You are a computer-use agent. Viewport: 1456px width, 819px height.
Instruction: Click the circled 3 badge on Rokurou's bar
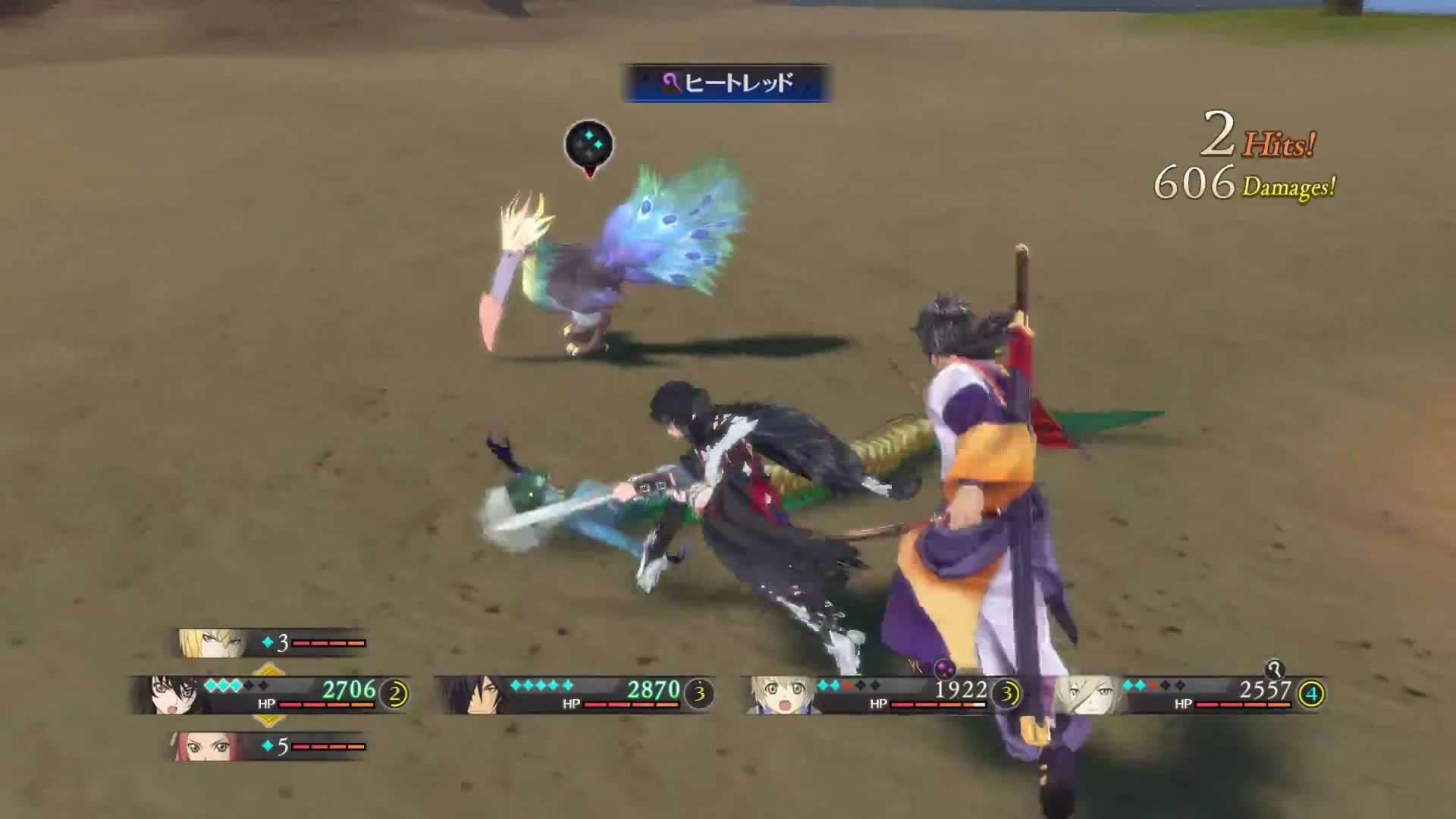point(698,694)
